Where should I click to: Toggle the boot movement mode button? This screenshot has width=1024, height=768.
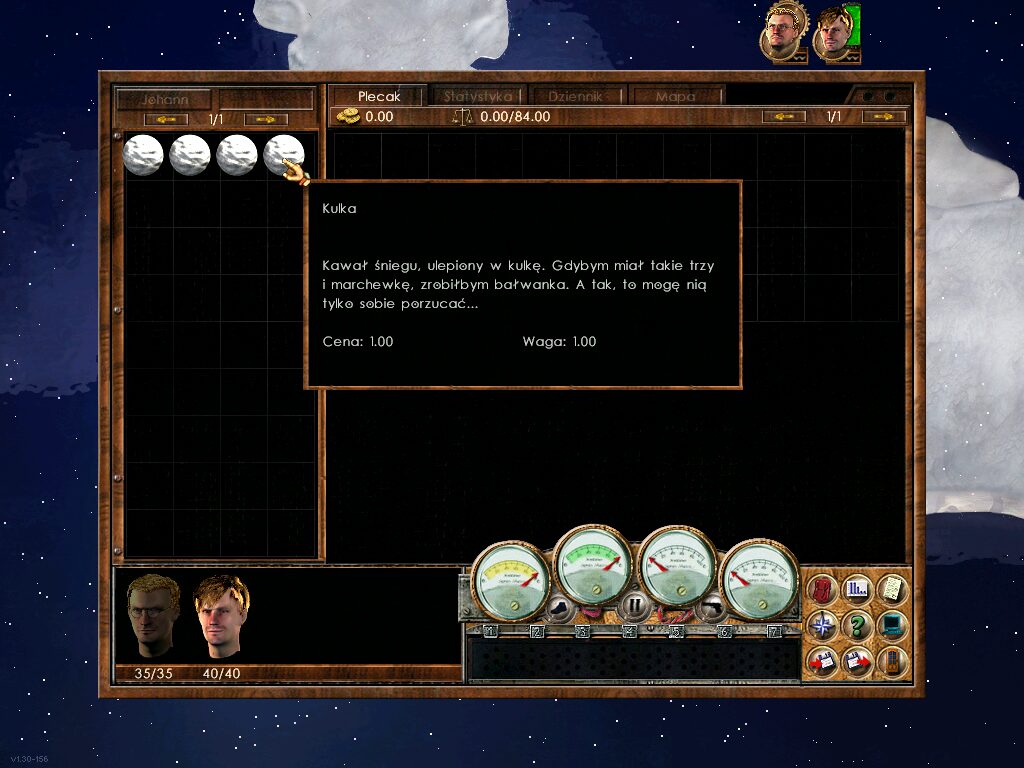click(556, 605)
